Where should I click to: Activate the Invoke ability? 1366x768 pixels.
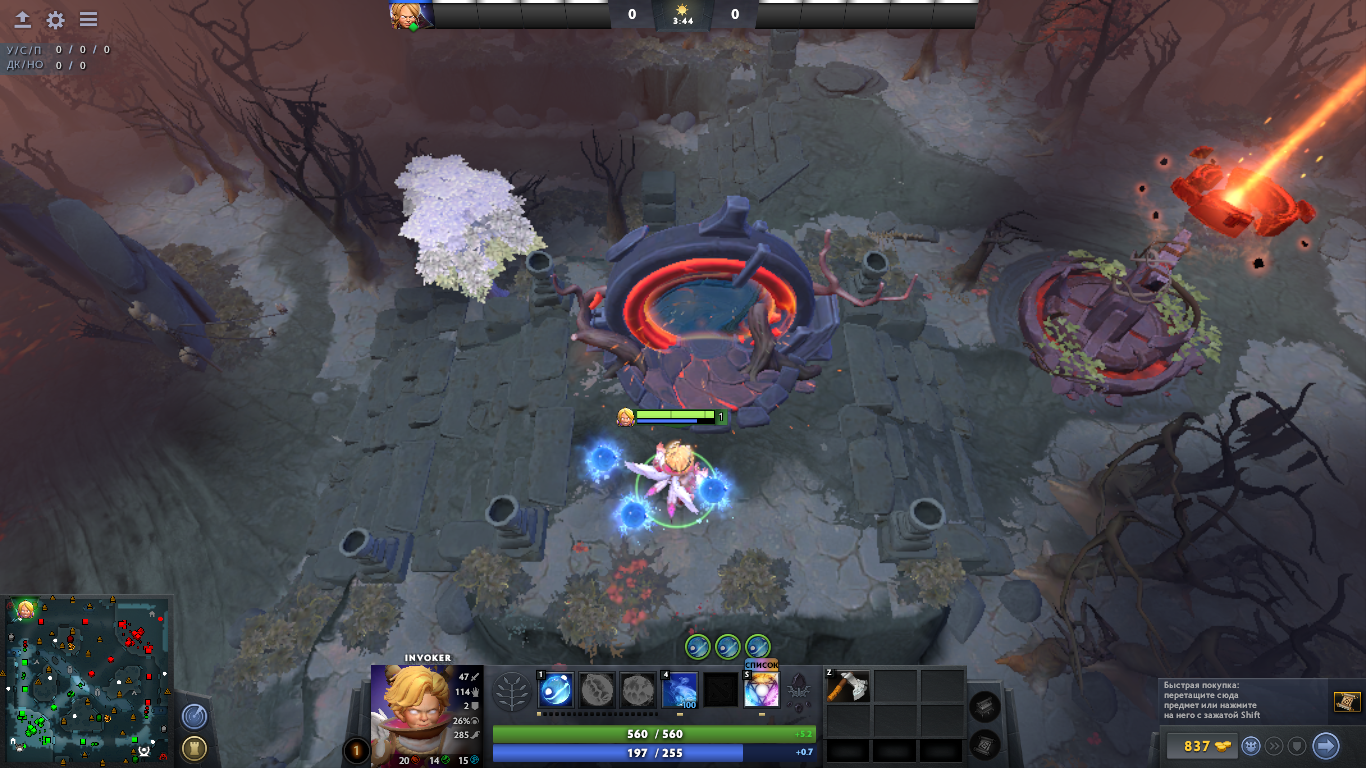[761, 690]
